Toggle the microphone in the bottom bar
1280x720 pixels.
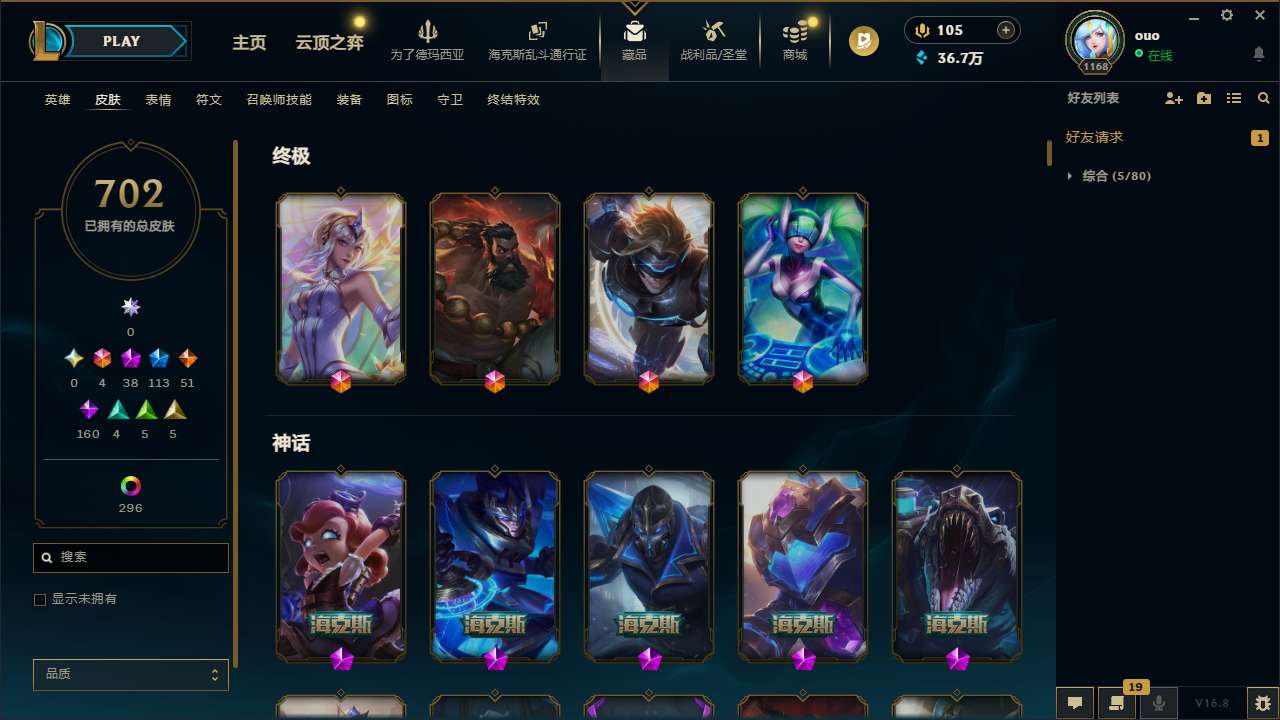(x=1158, y=703)
